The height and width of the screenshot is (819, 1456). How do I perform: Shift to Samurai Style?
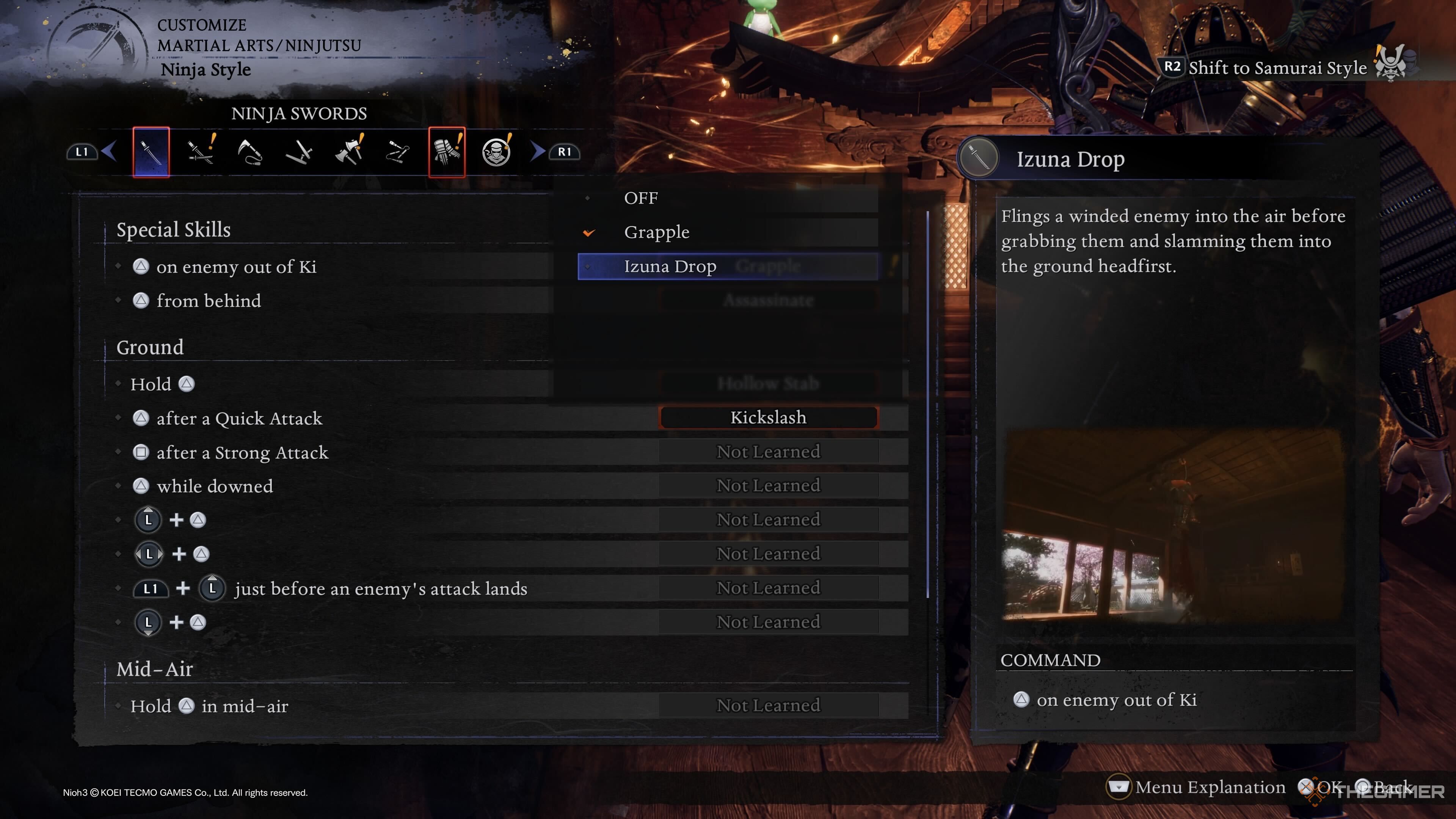1277,68
